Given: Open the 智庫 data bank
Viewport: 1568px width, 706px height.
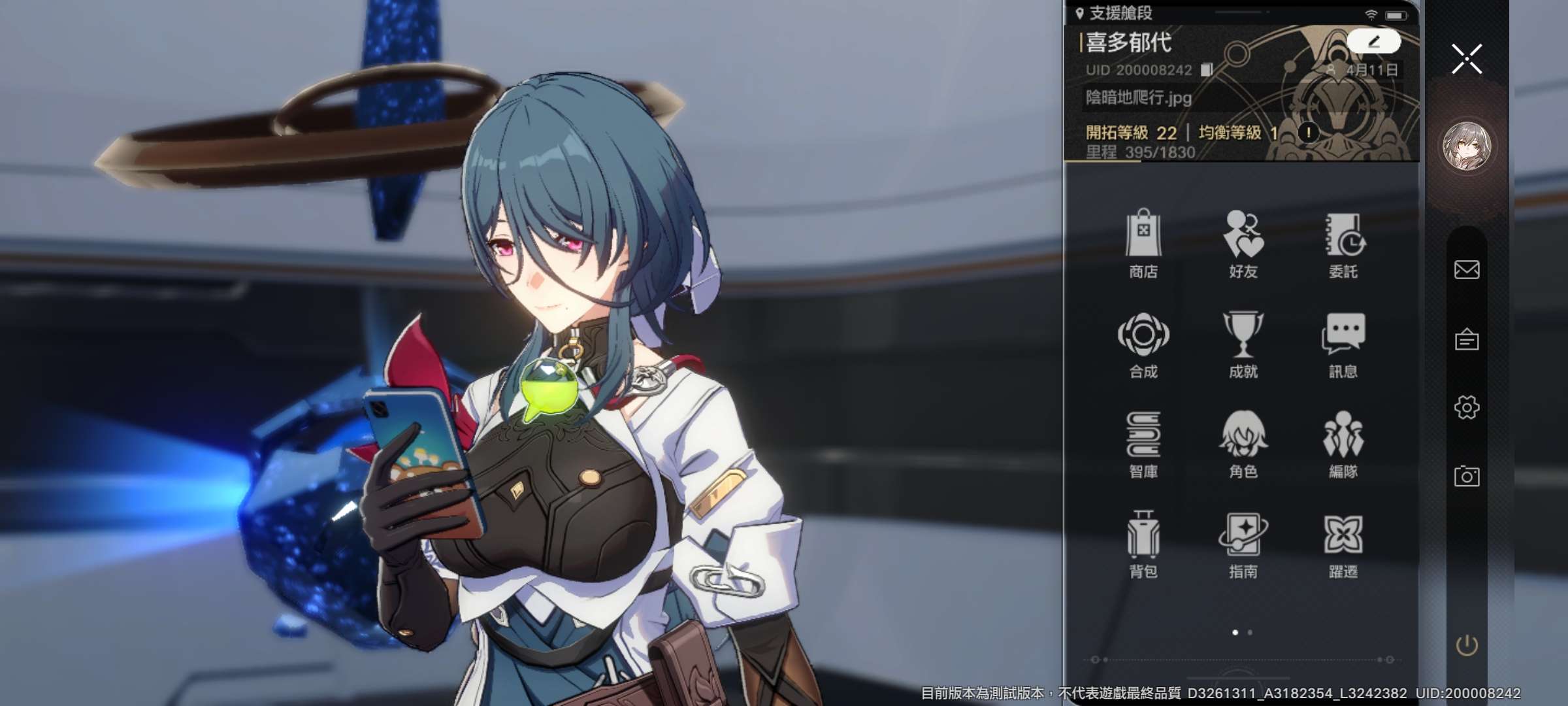Looking at the screenshot, I should click(x=1143, y=443).
